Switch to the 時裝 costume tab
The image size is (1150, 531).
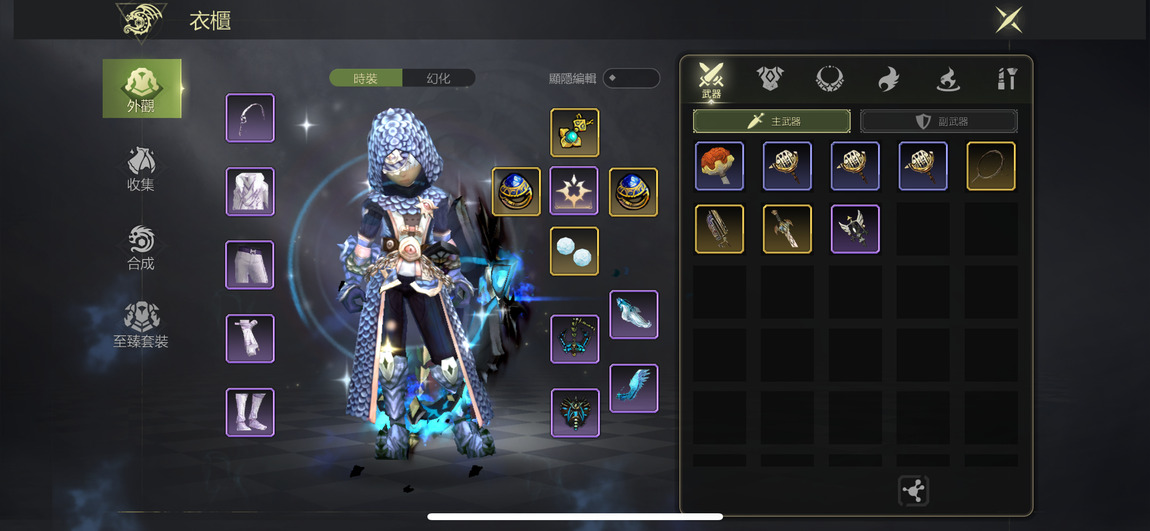pyautogui.click(x=366, y=78)
